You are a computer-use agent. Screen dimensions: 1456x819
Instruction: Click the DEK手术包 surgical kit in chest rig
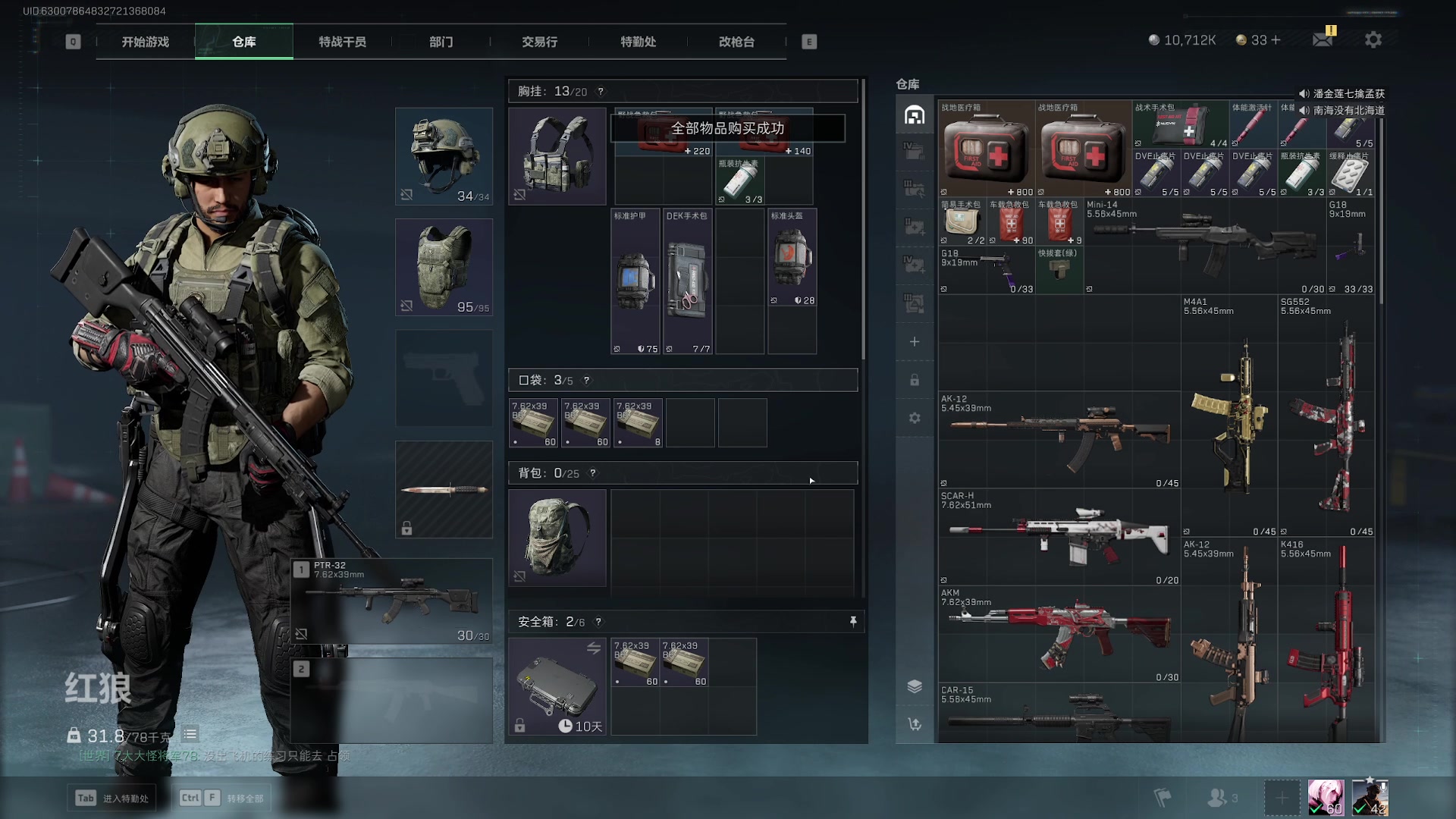pos(688,281)
